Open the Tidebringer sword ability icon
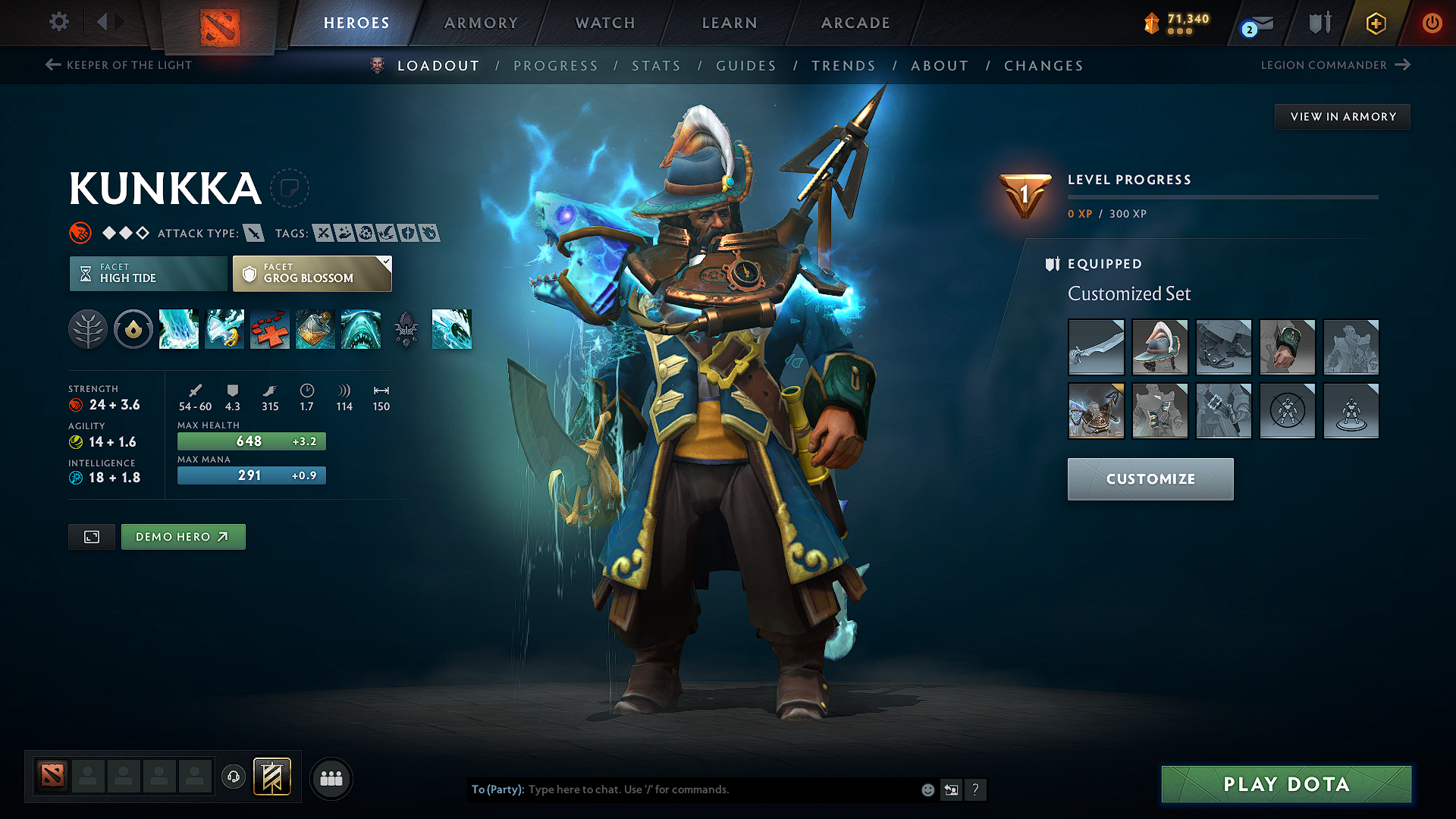Viewport: 1456px width, 819px height. point(224,329)
